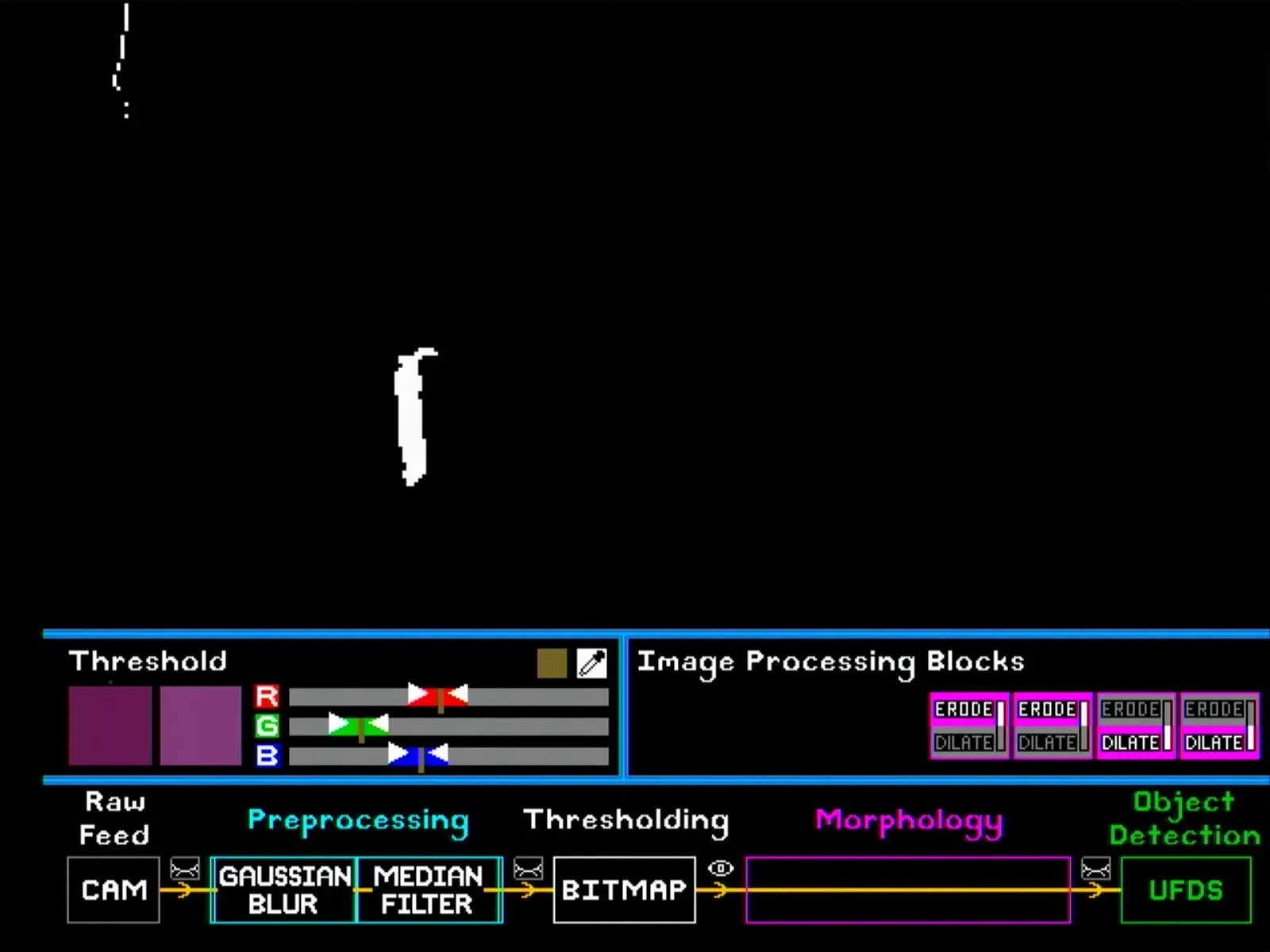The image size is (1270, 952).
Task: Click the empty Morphology pipeline slot
Action: (x=910, y=890)
